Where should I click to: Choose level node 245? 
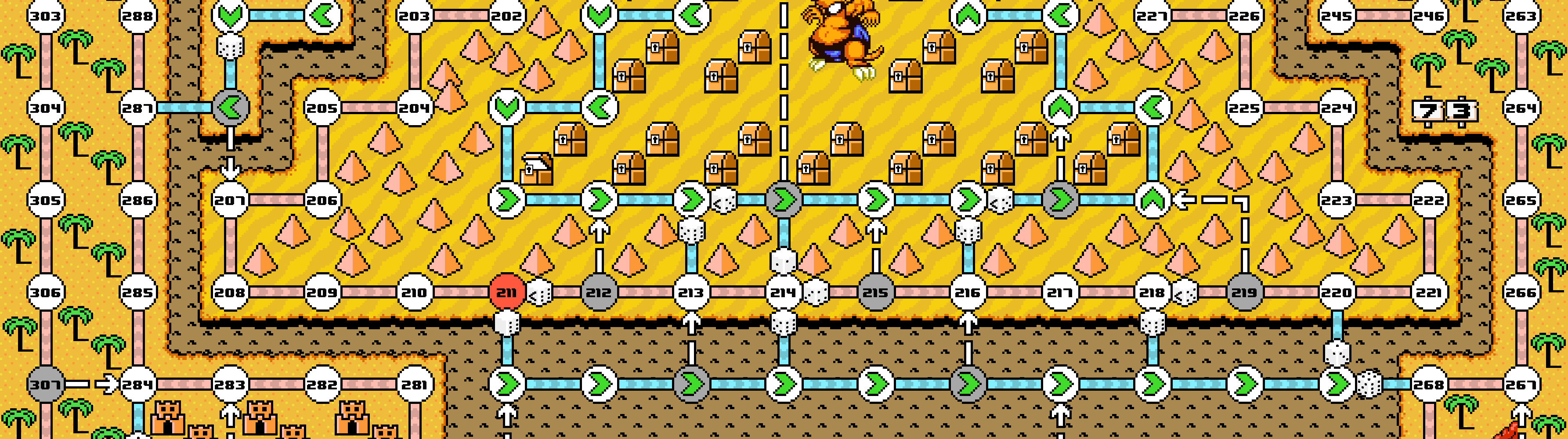pyautogui.click(x=1337, y=16)
